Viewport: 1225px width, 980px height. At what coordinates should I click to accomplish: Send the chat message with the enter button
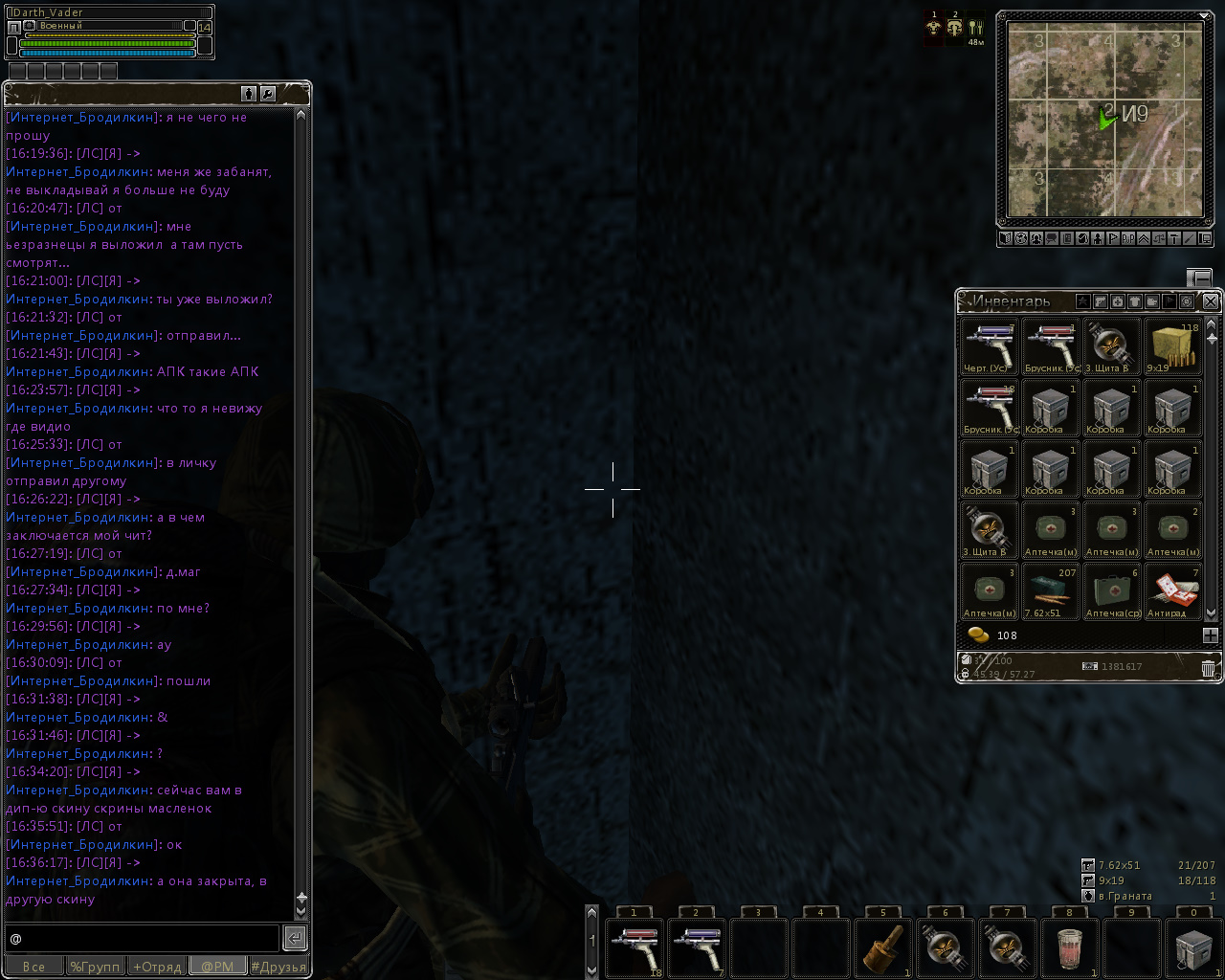point(295,938)
